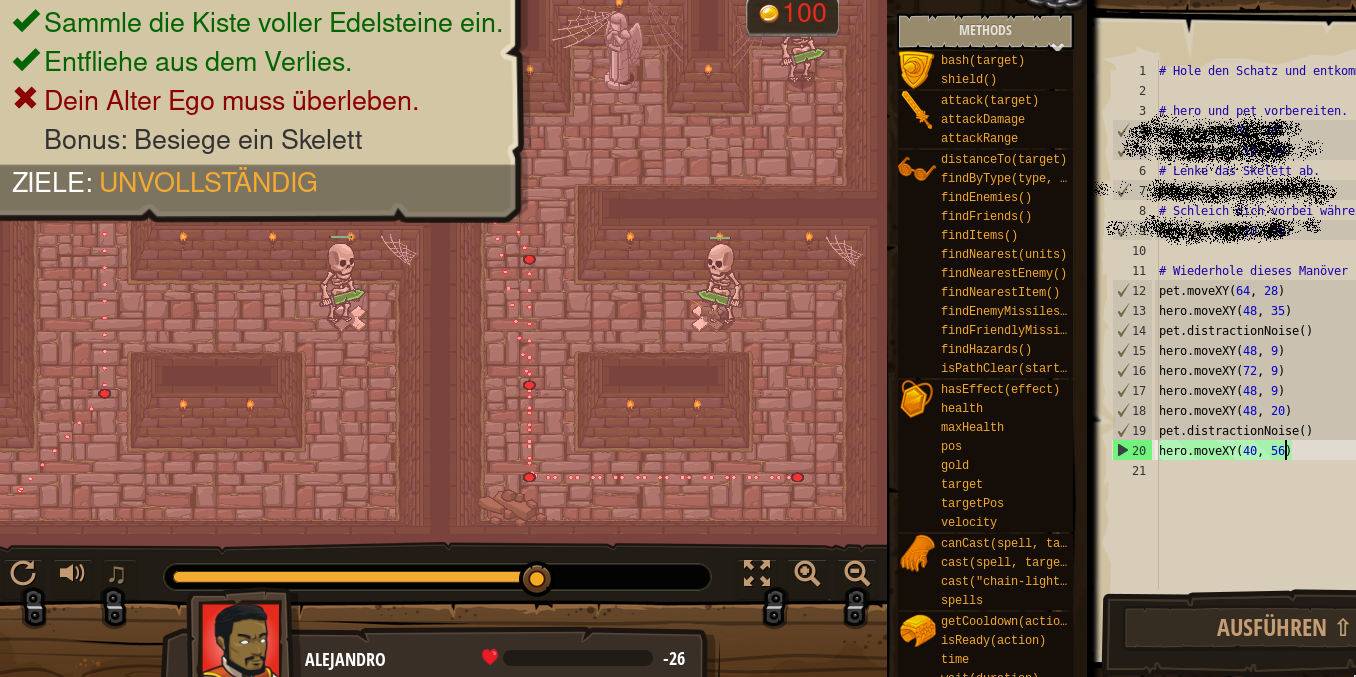
Task: Open the isReady(action) method
Action: (x=993, y=640)
